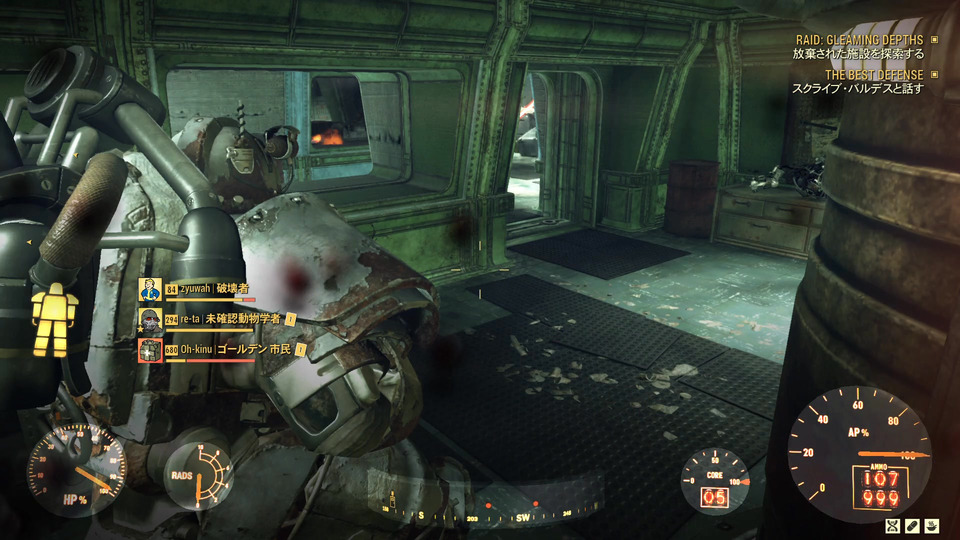Select the pill chem effect icon
Image resolution: width=960 pixels, height=540 pixels.
click(x=911, y=524)
